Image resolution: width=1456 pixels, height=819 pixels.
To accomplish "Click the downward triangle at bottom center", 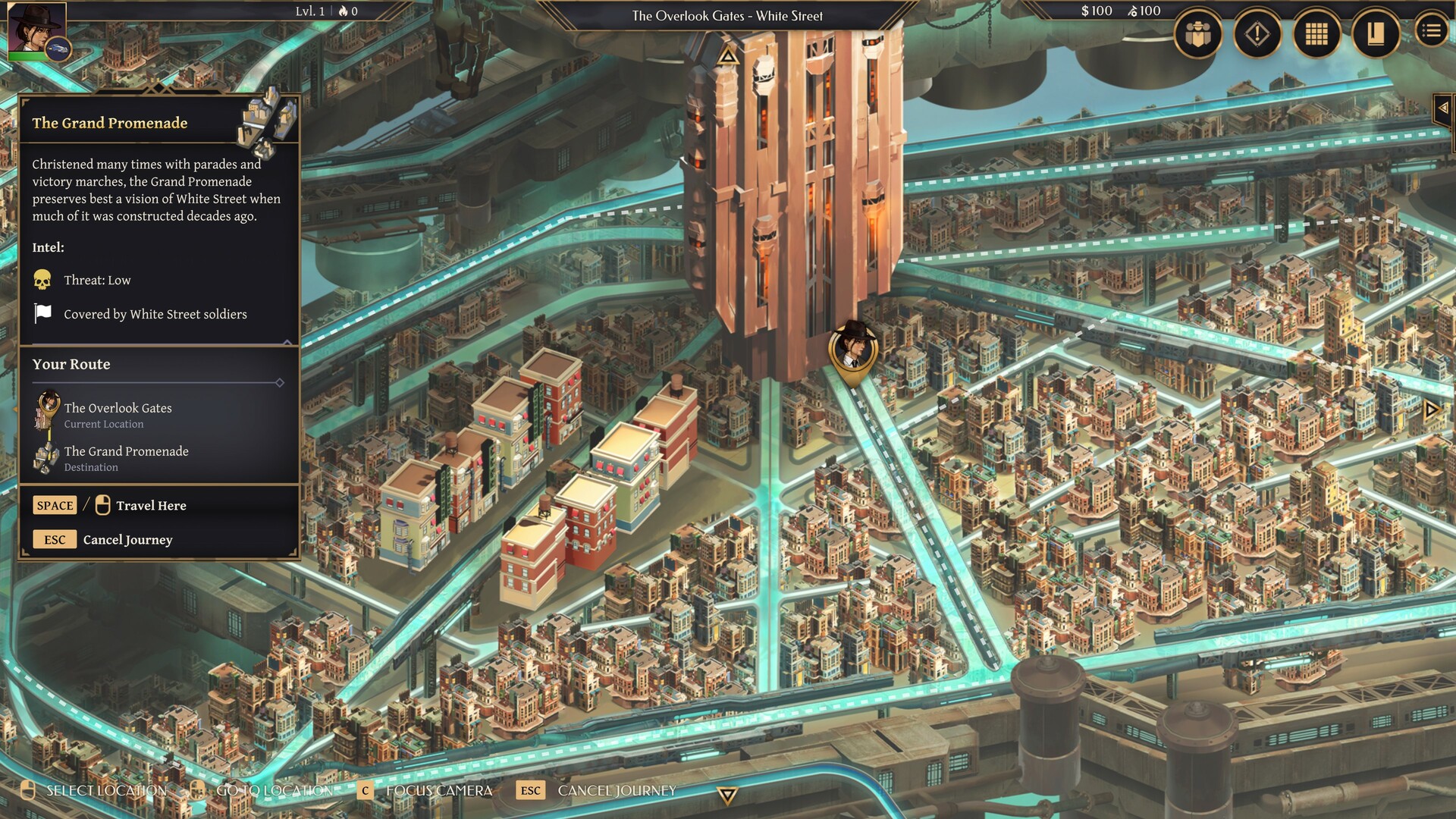I will pos(727,797).
